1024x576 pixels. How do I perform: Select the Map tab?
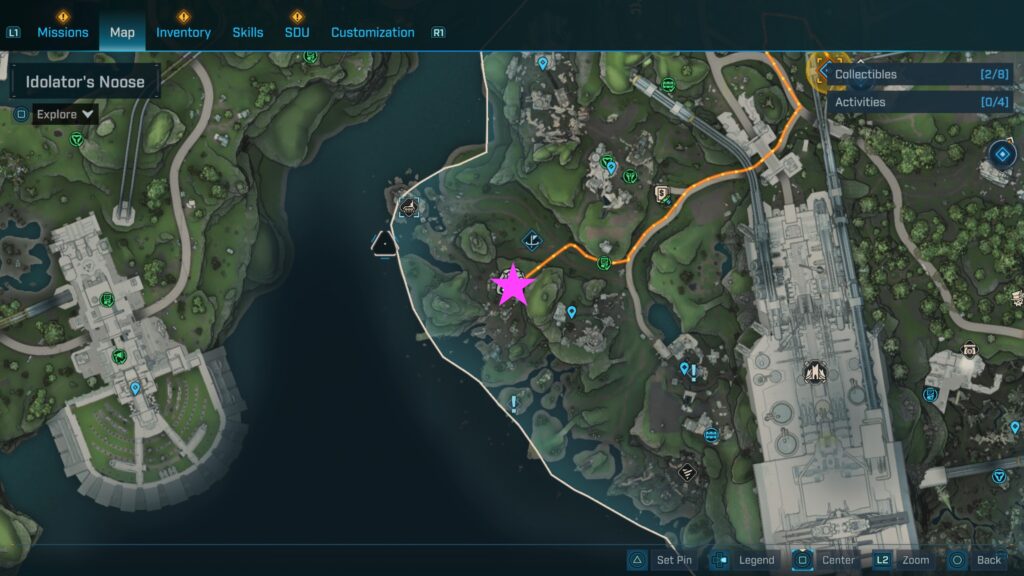coord(122,32)
